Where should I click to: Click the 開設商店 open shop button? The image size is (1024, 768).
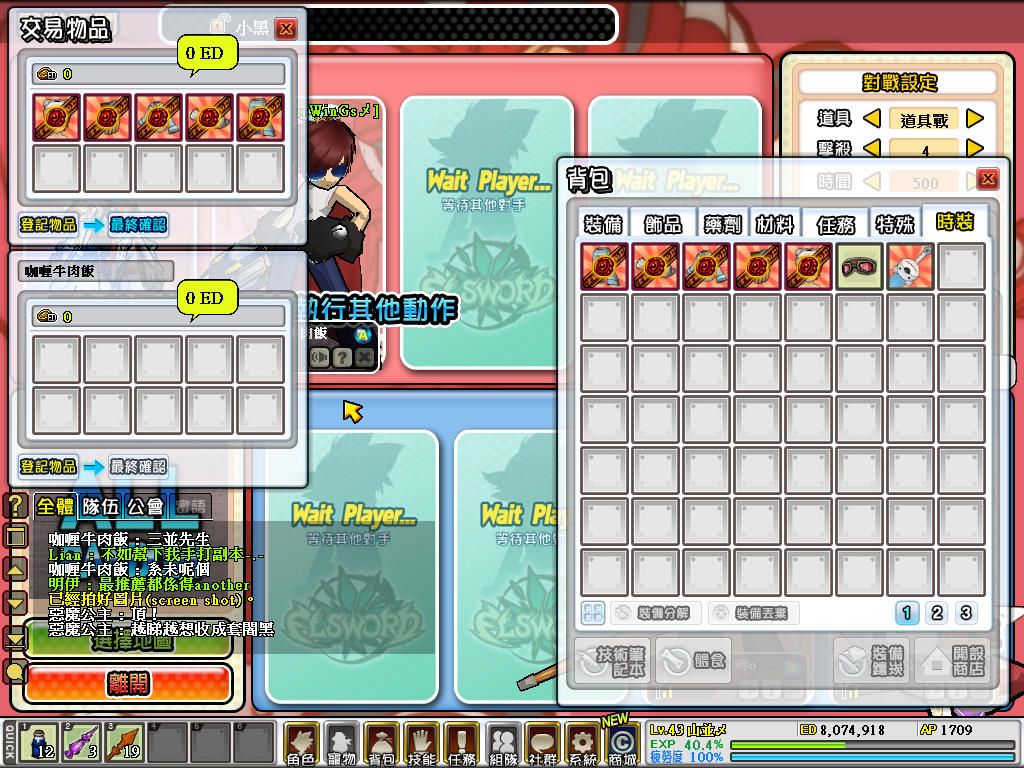pyautogui.click(x=952, y=660)
